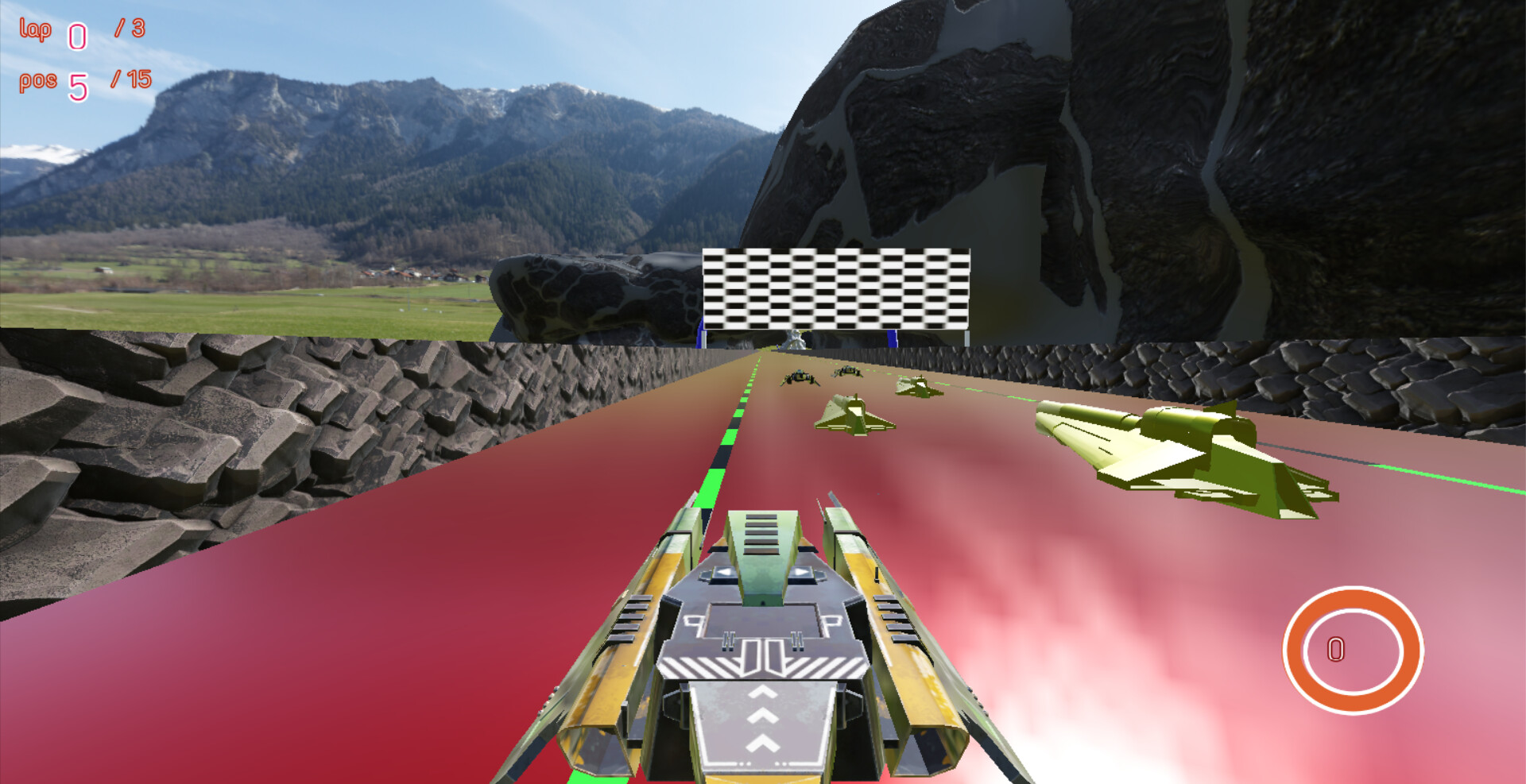The image size is (1526, 784).
Task: Click the exclamation mark on the right pontoon
Action: point(875,574)
